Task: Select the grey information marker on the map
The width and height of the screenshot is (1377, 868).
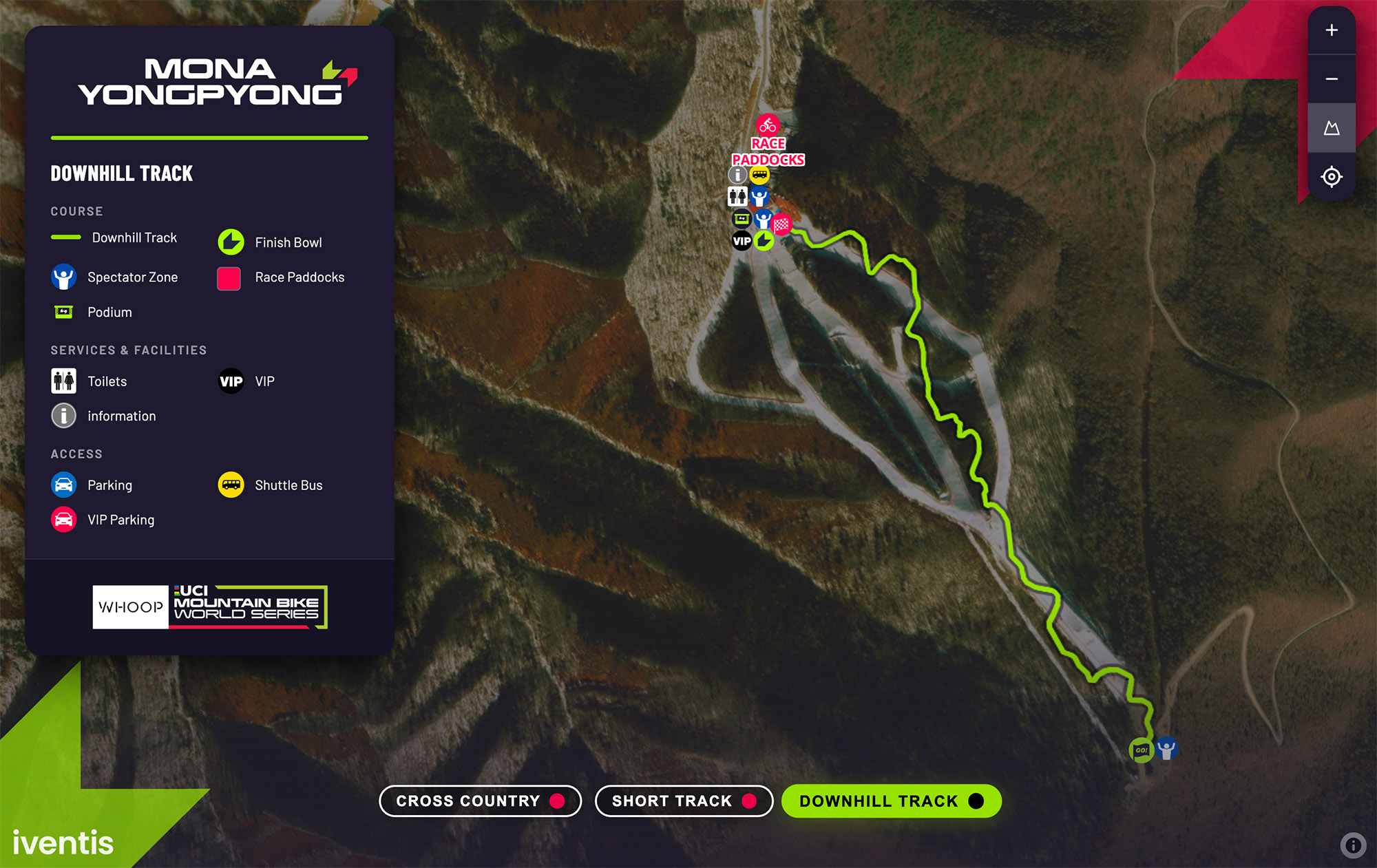Action: (x=737, y=175)
